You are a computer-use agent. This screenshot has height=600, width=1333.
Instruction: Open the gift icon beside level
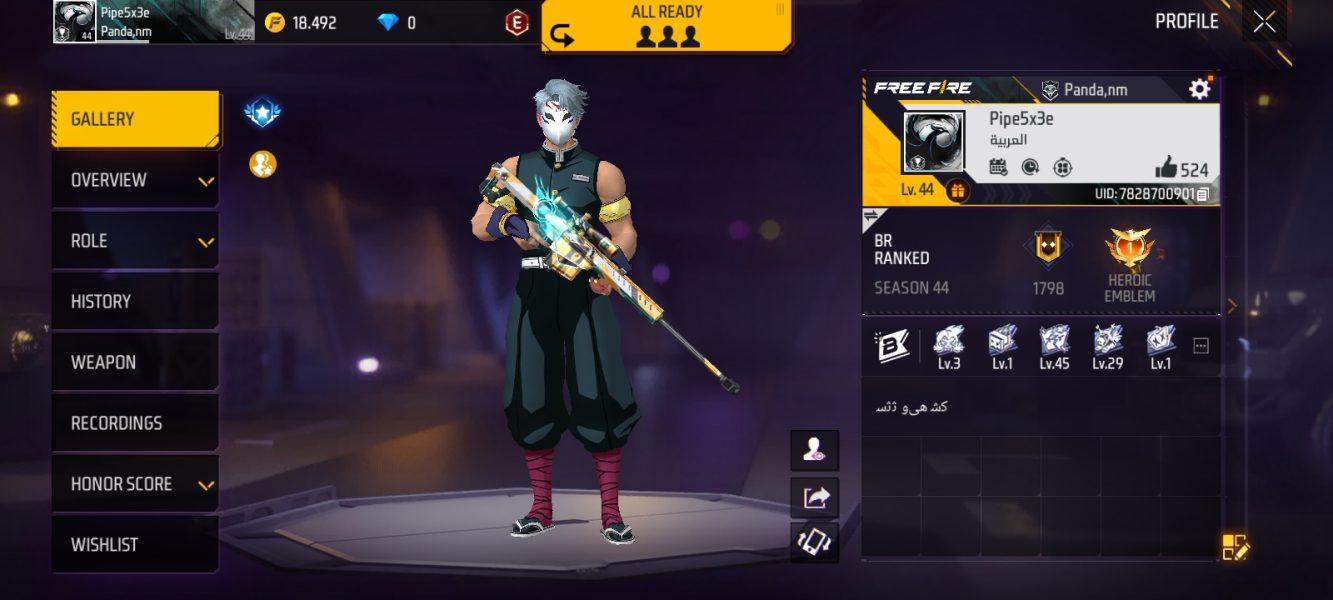957,190
